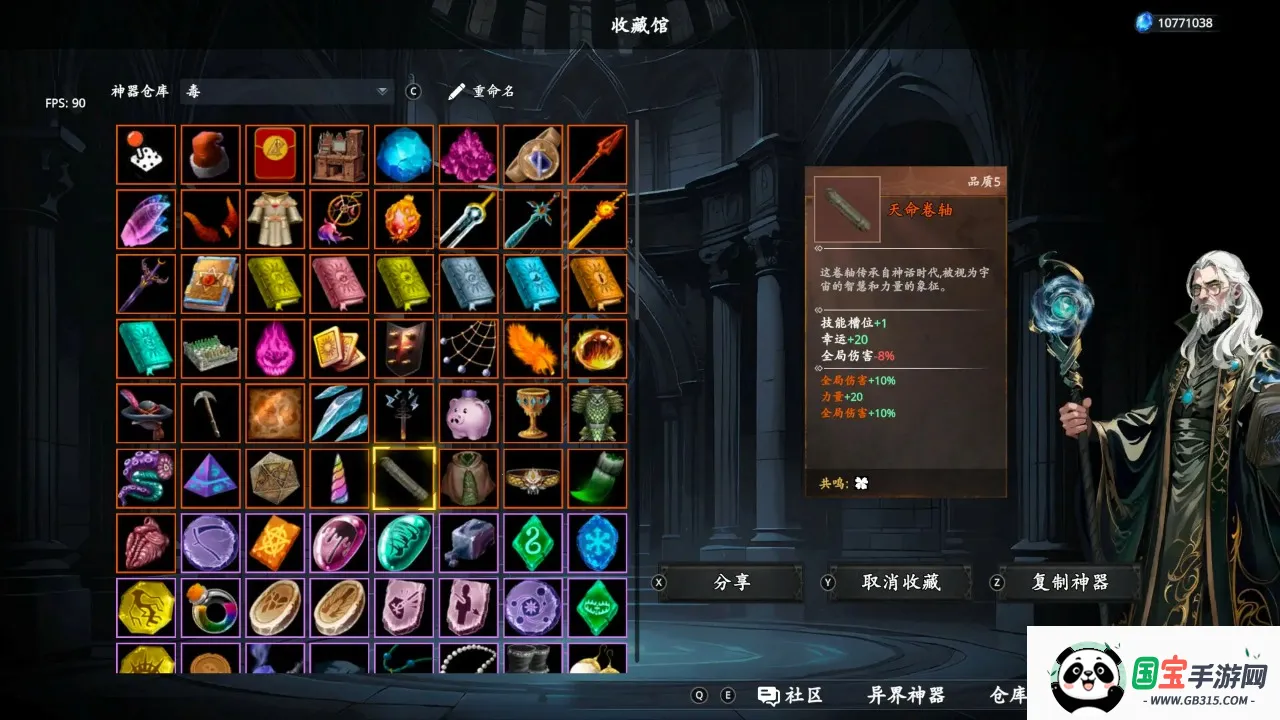Click the 复制神器 copy artifact button
The width and height of the screenshot is (1280, 720).
coord(1069,582)
